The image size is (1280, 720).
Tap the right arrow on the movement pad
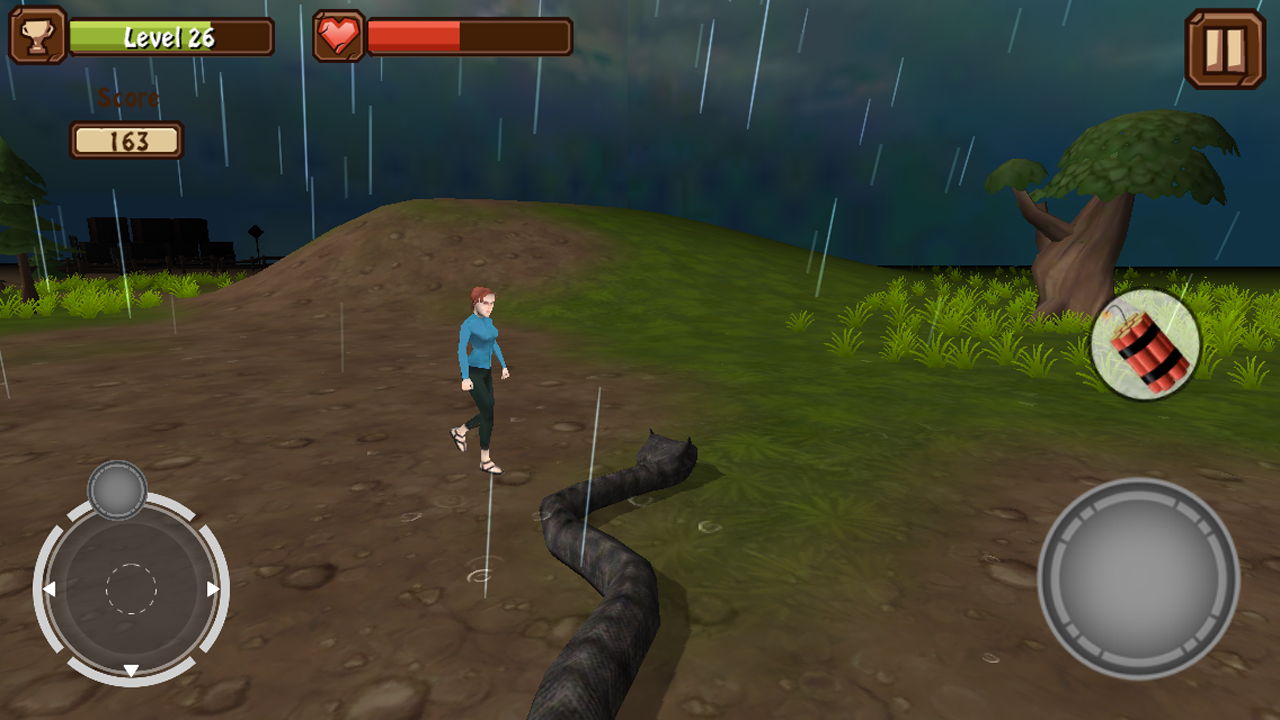coord(211,590)
